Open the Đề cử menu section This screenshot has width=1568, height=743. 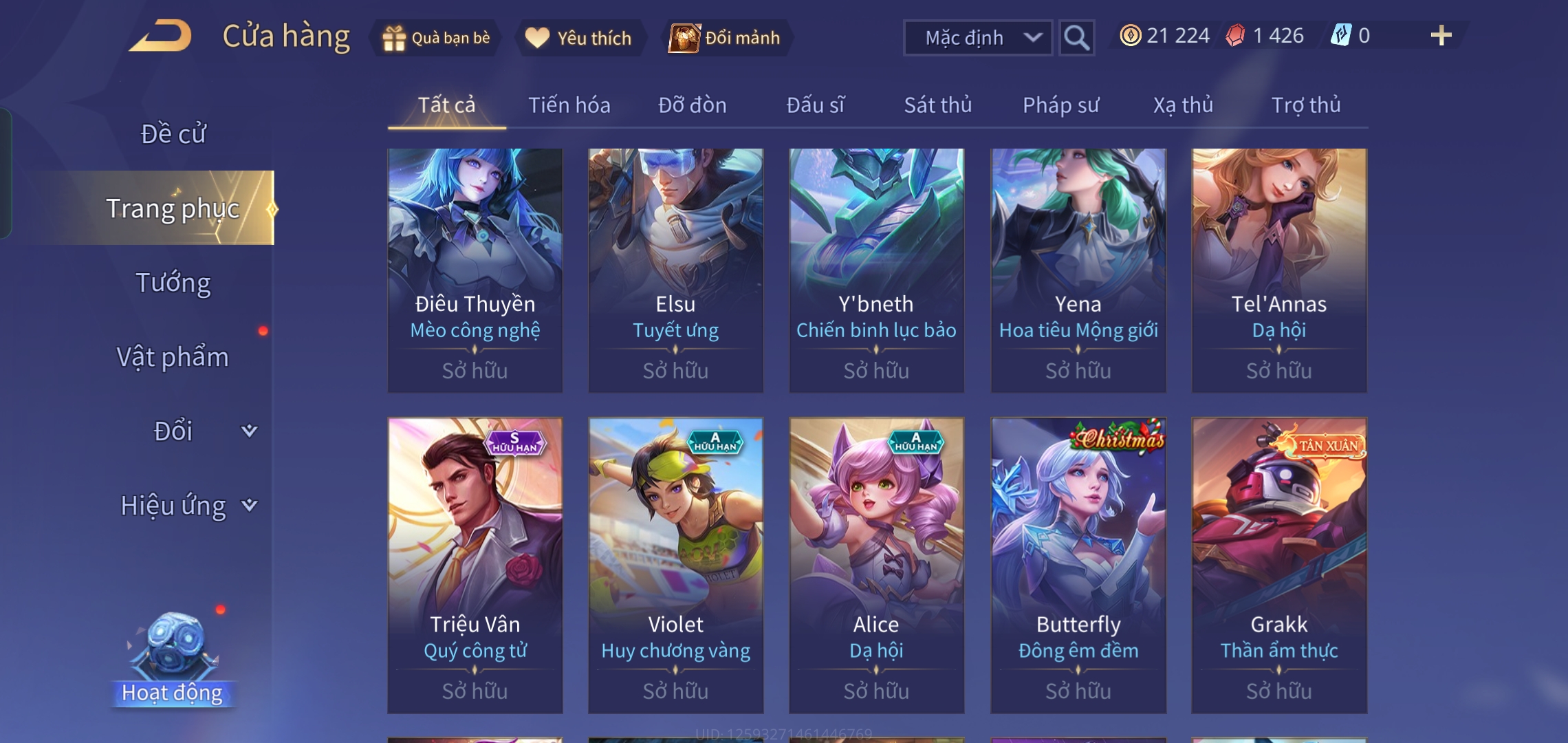point(173,133)
